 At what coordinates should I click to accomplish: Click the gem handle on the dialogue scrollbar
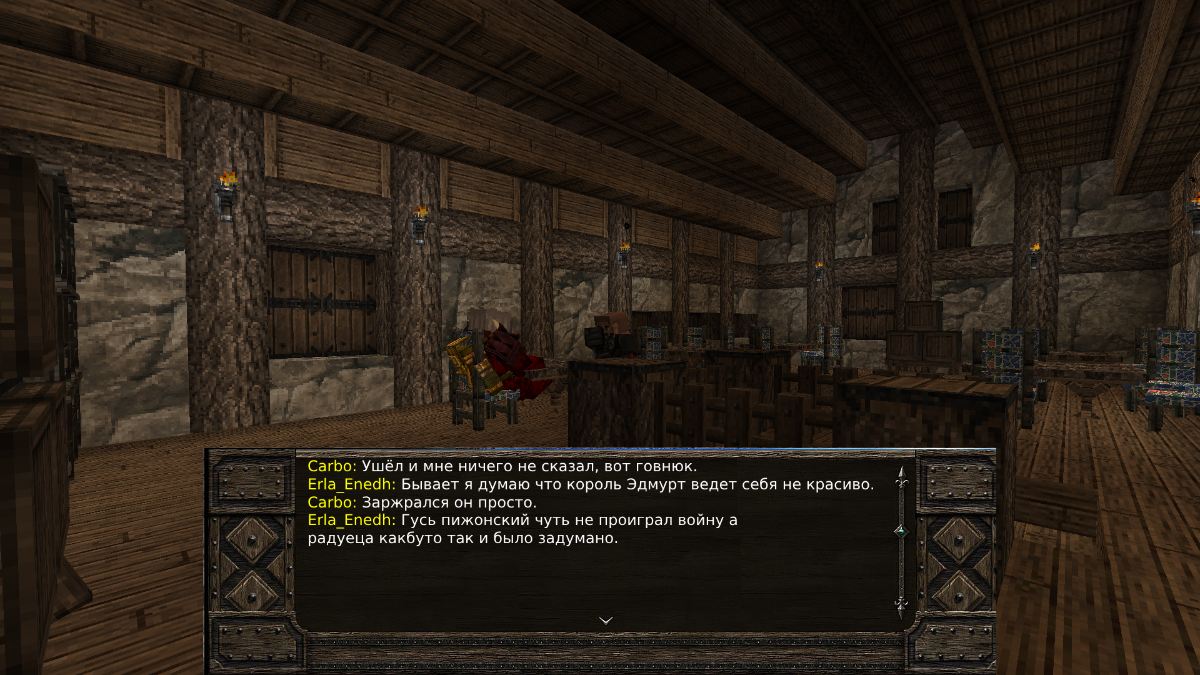tap(900, 530)
